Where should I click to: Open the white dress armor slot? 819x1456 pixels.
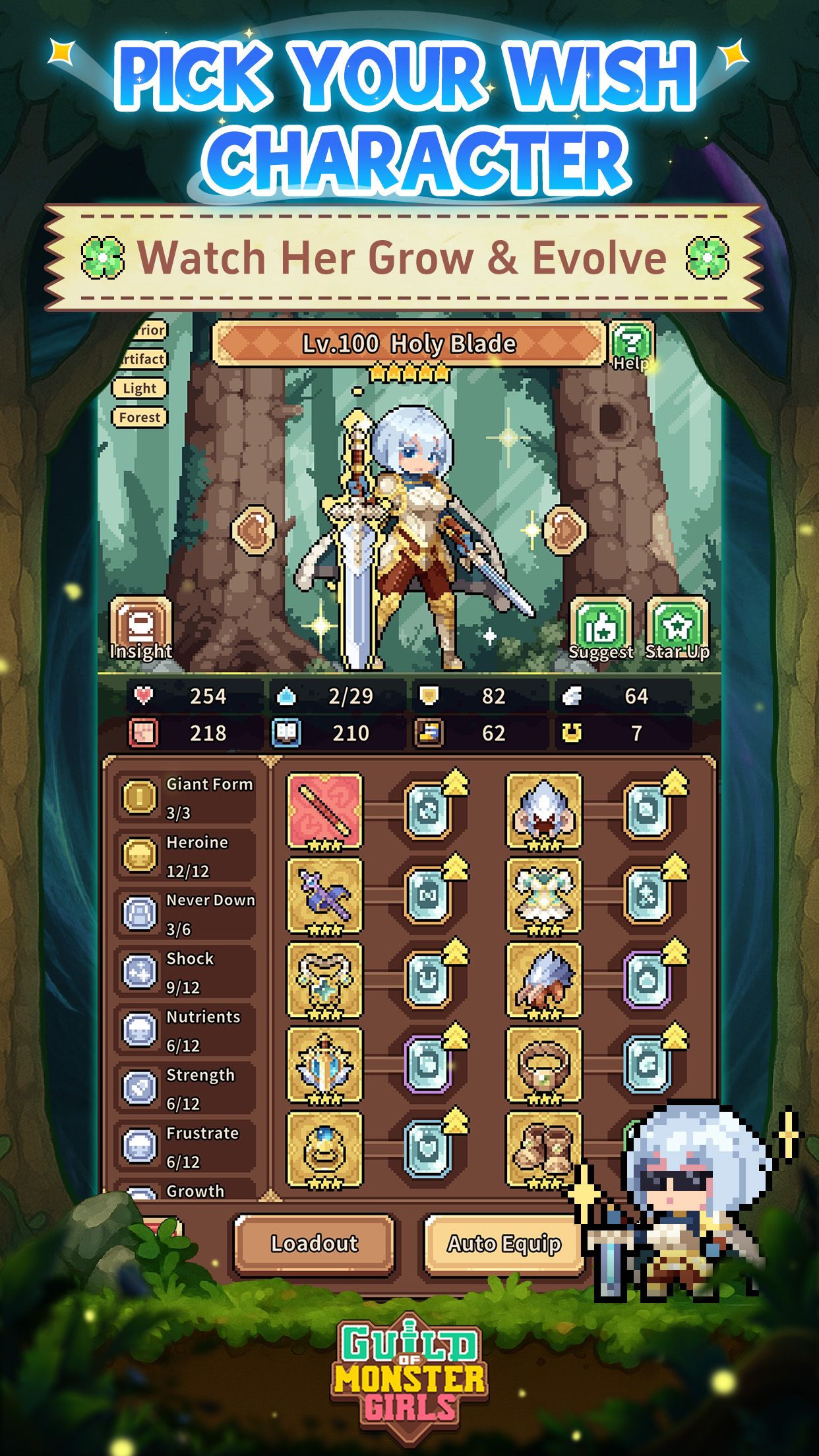click(543, 895)
